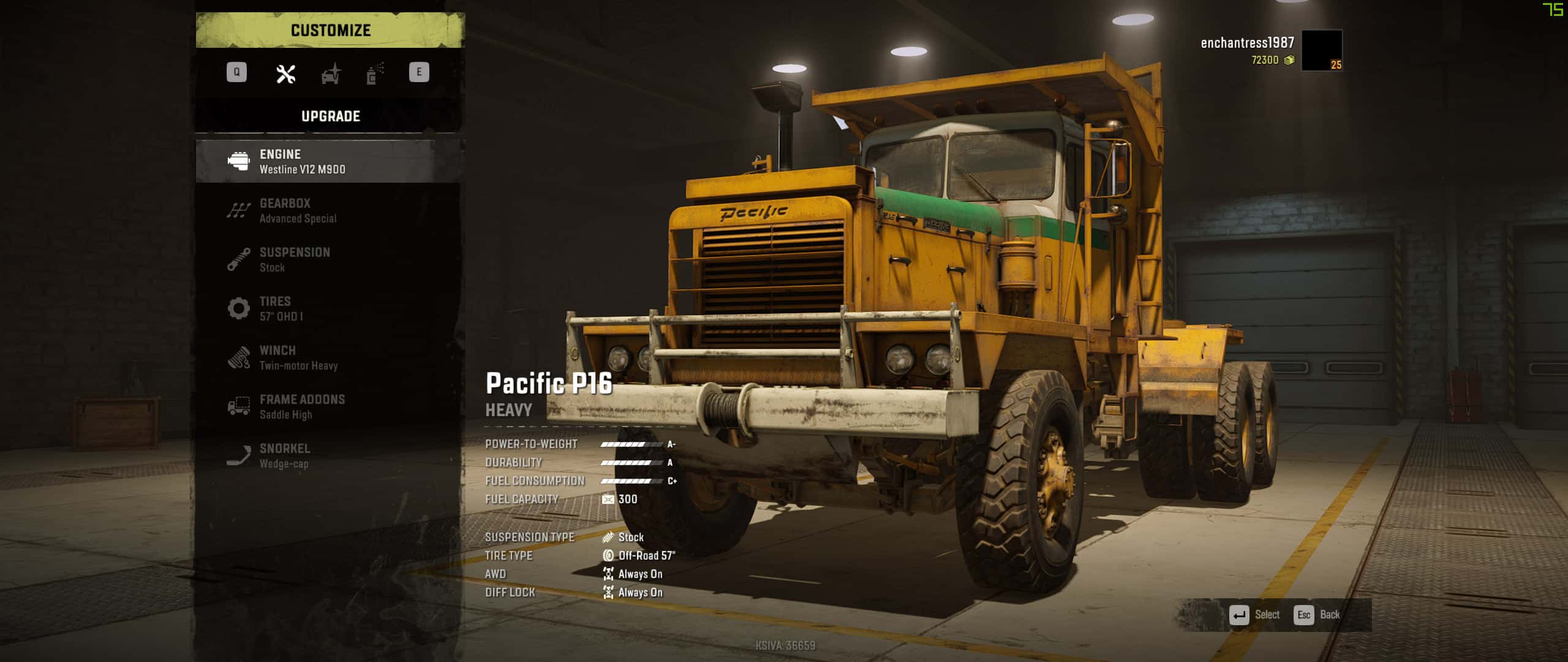This screenshot has width=1568, height=662.
Task: Open the Frame Addons category
Action: pyautogui.click(x=330, y=406)
